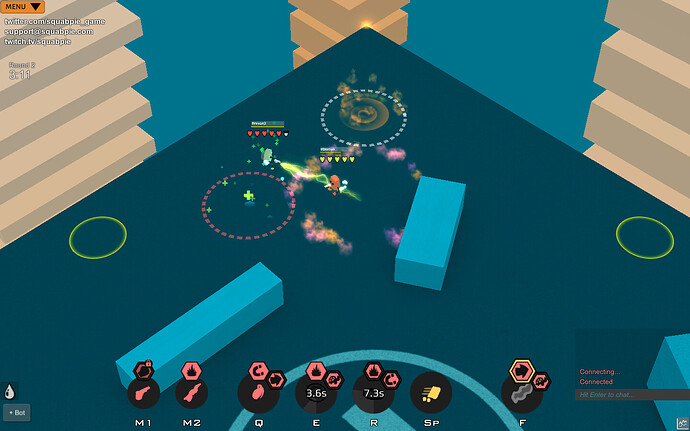Image resolution: width=690 pixels, height=431 pixels.
Task: Select the R ability on 7.3s cooldown
Action: coord(374,392)
